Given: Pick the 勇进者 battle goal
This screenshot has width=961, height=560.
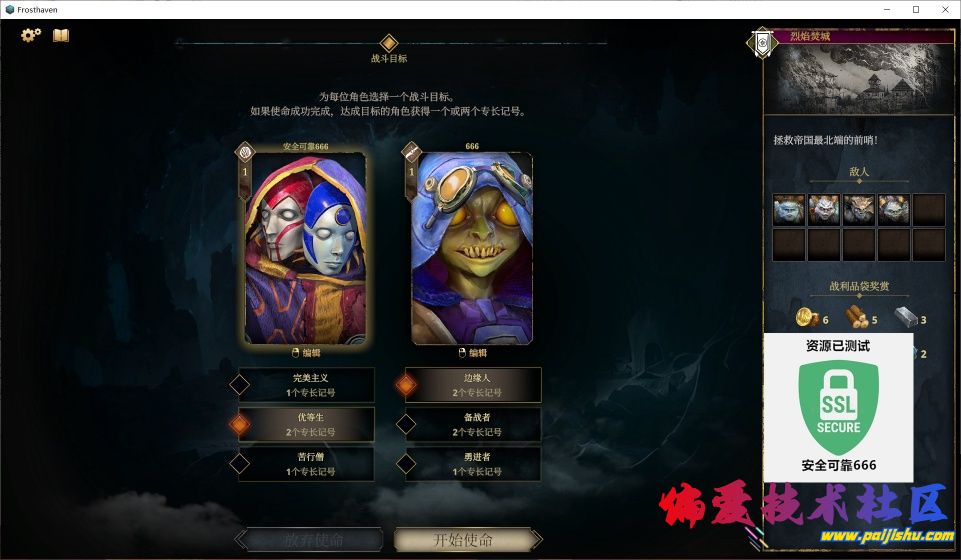Looking at the screenshot, I should click(477, 464).
